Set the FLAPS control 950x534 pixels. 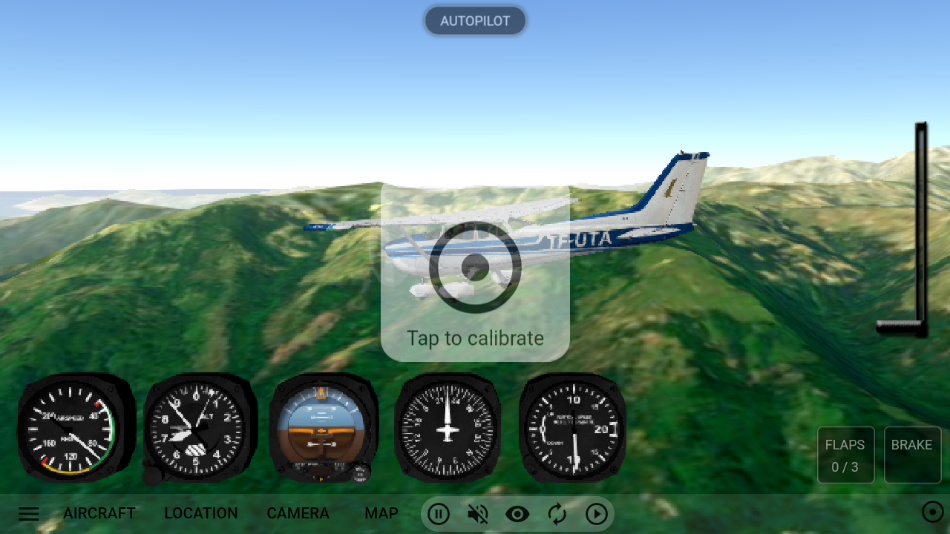(845, 455)
